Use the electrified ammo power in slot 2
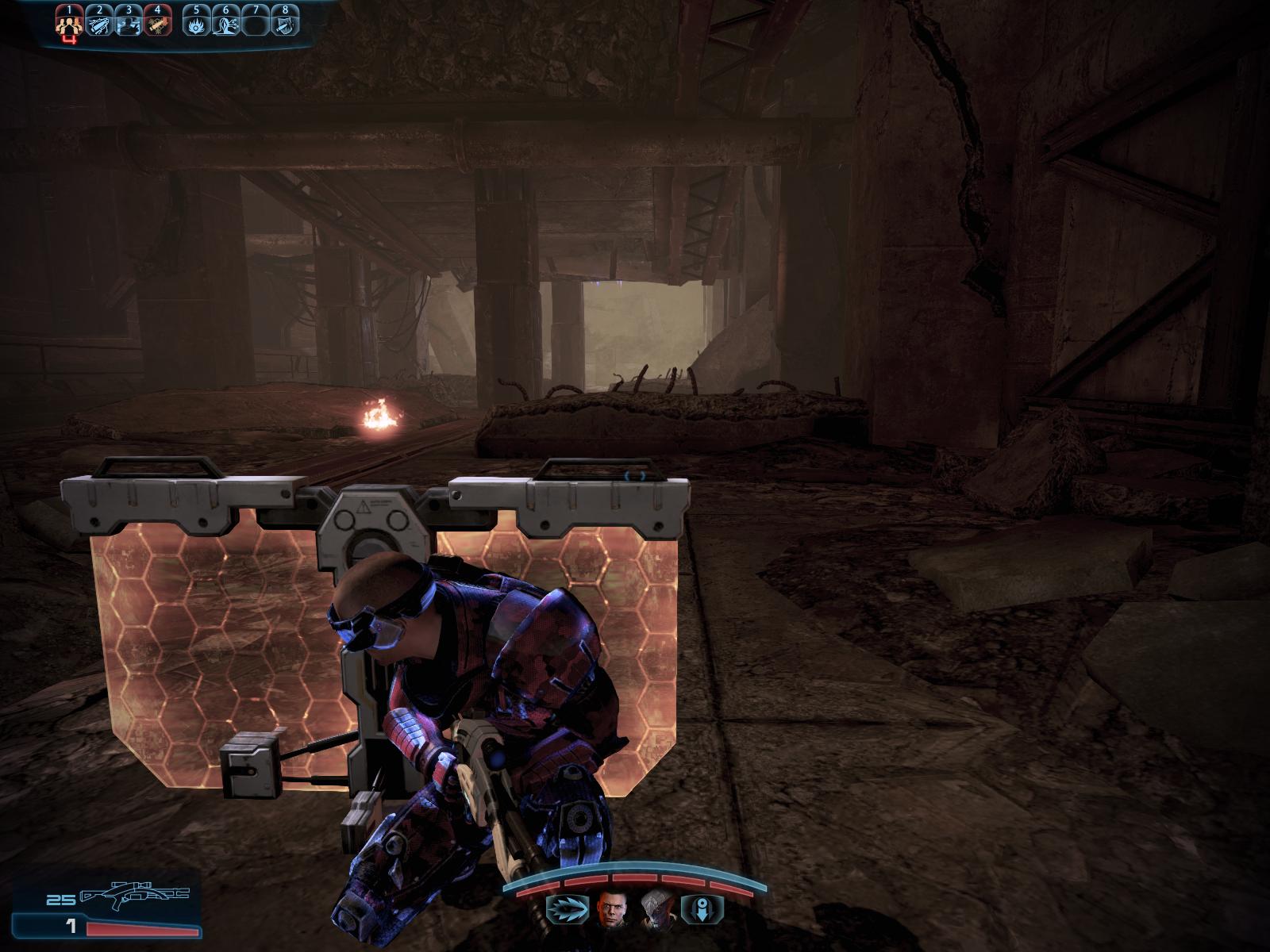 pos(99,25)
